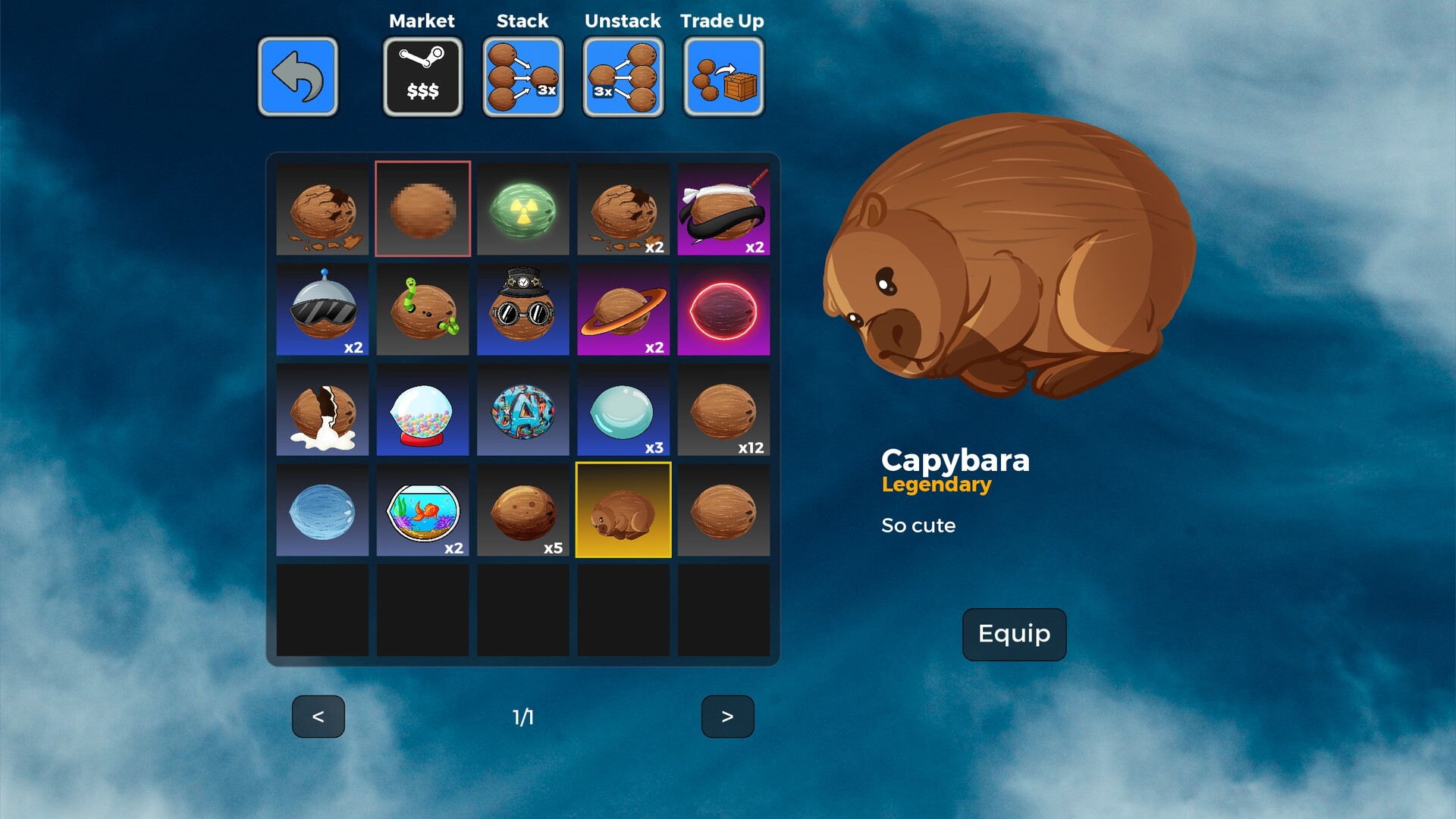Select the gumball machine snow globe skin

422,409
